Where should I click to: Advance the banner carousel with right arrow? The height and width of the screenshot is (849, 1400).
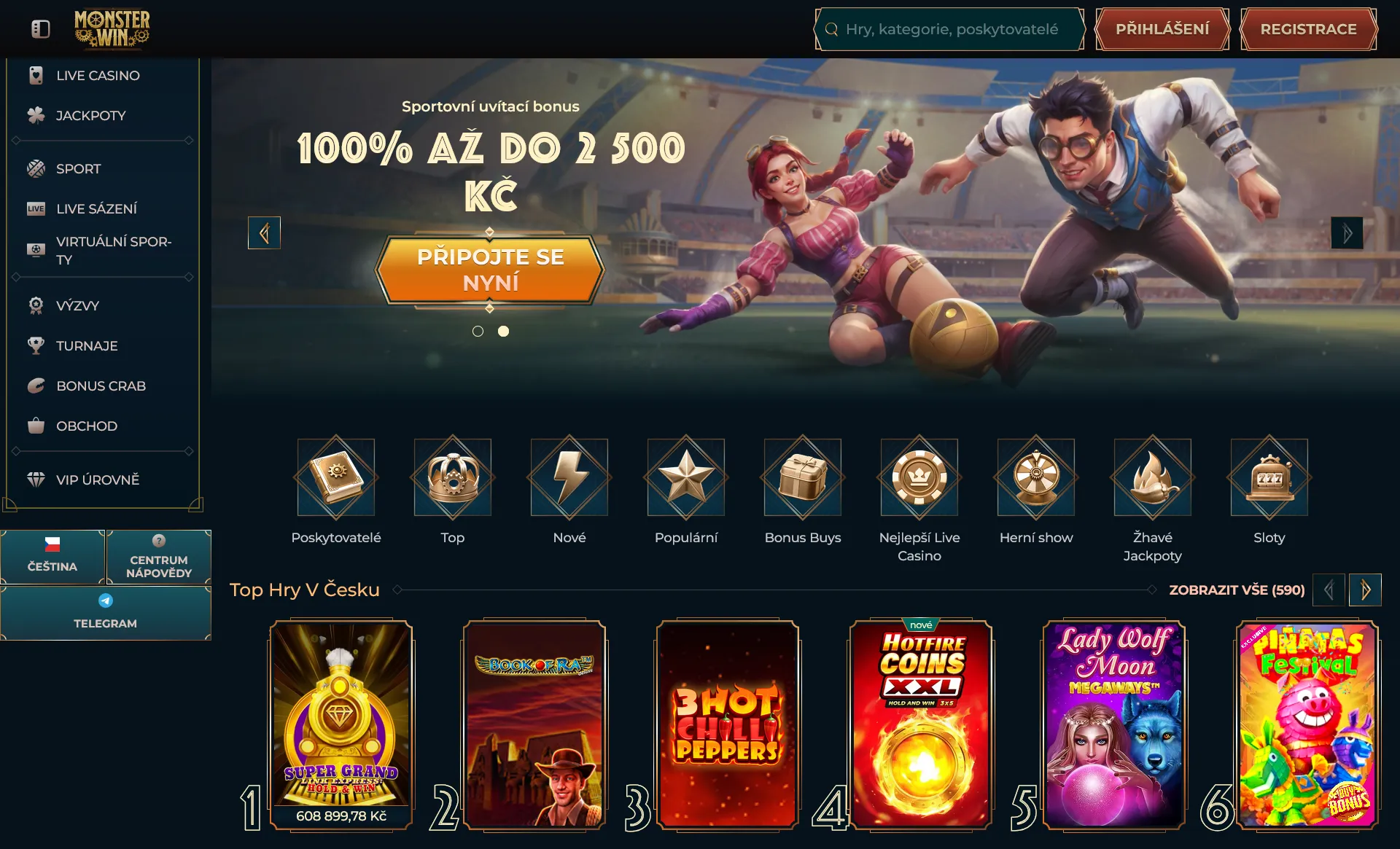click(x=1347, y=232)
